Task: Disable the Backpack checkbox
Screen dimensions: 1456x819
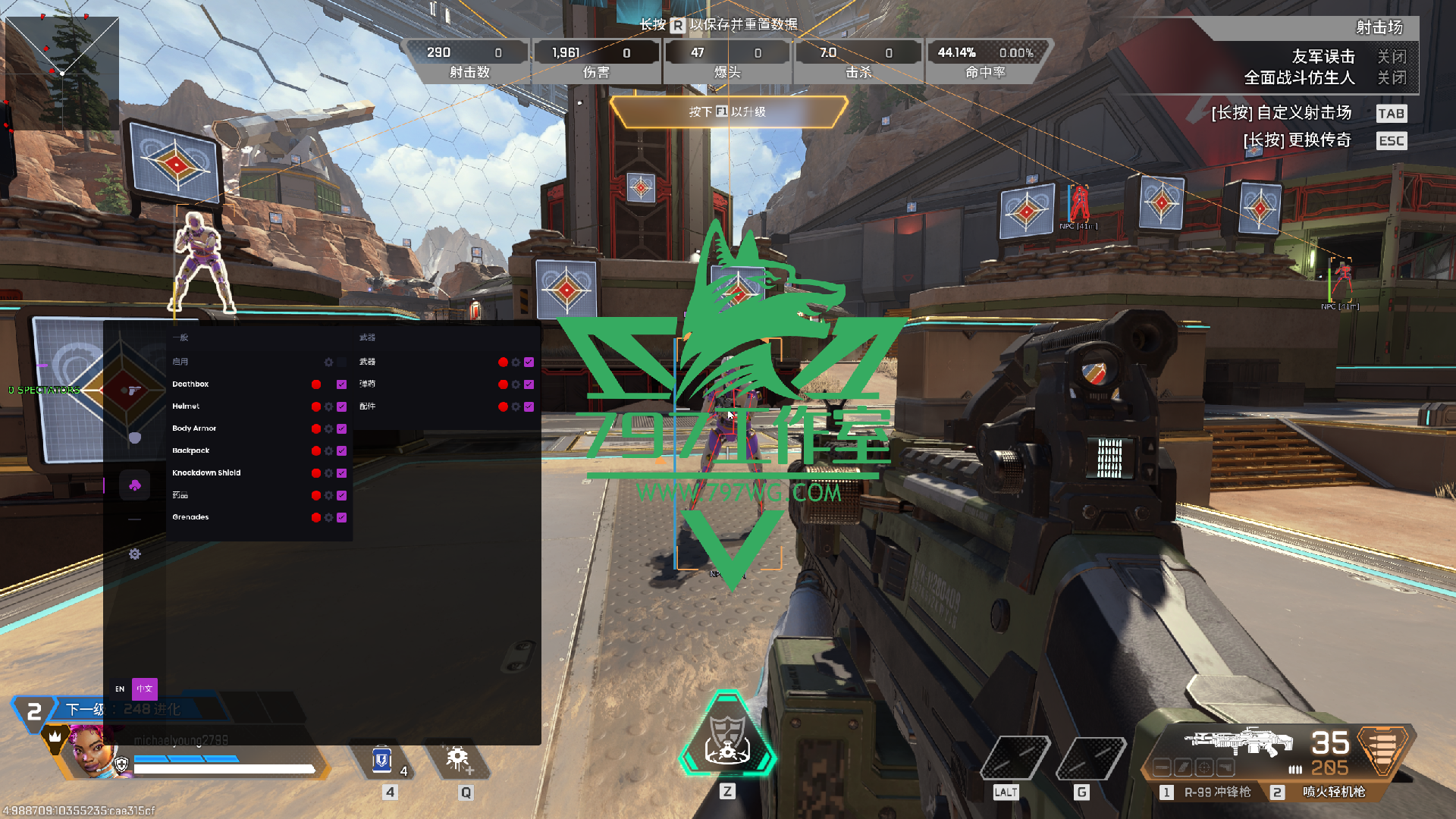Action: tap(341, 451)
